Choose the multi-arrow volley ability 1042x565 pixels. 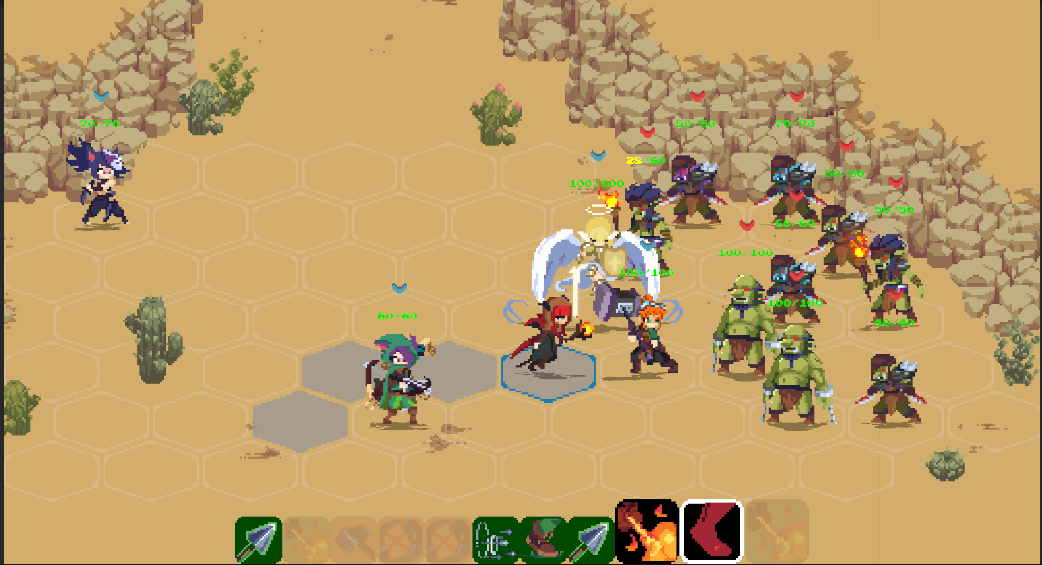click(495, 540)
